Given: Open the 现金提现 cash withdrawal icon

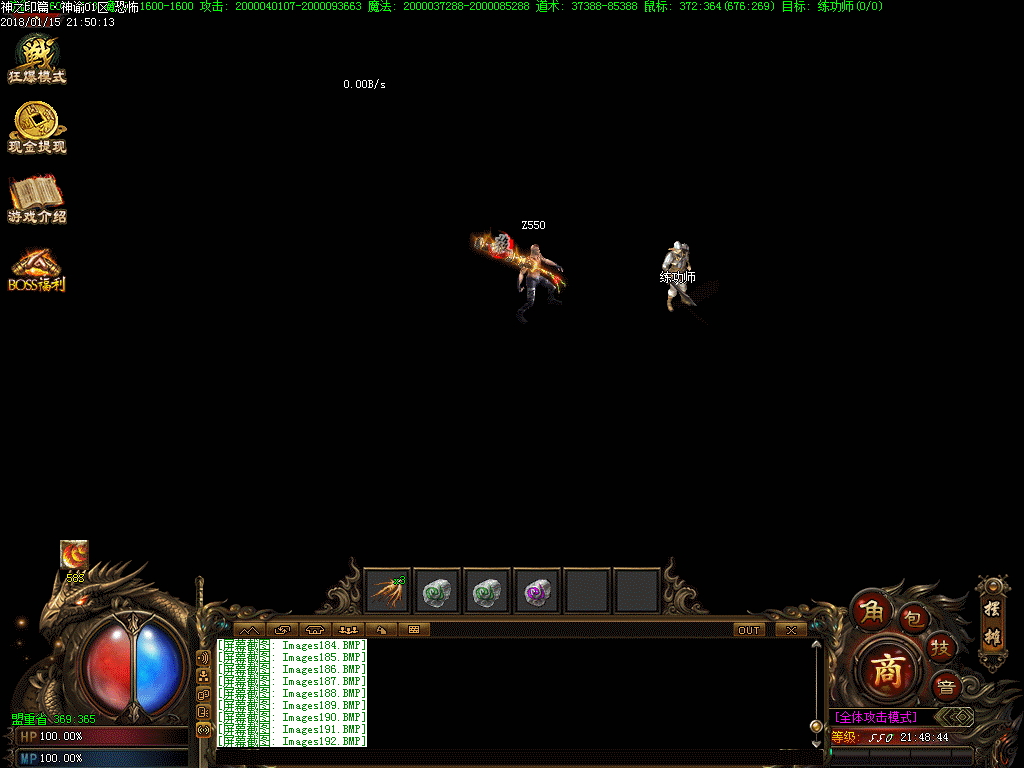Looking at the screenshot, I should point(37,129).
